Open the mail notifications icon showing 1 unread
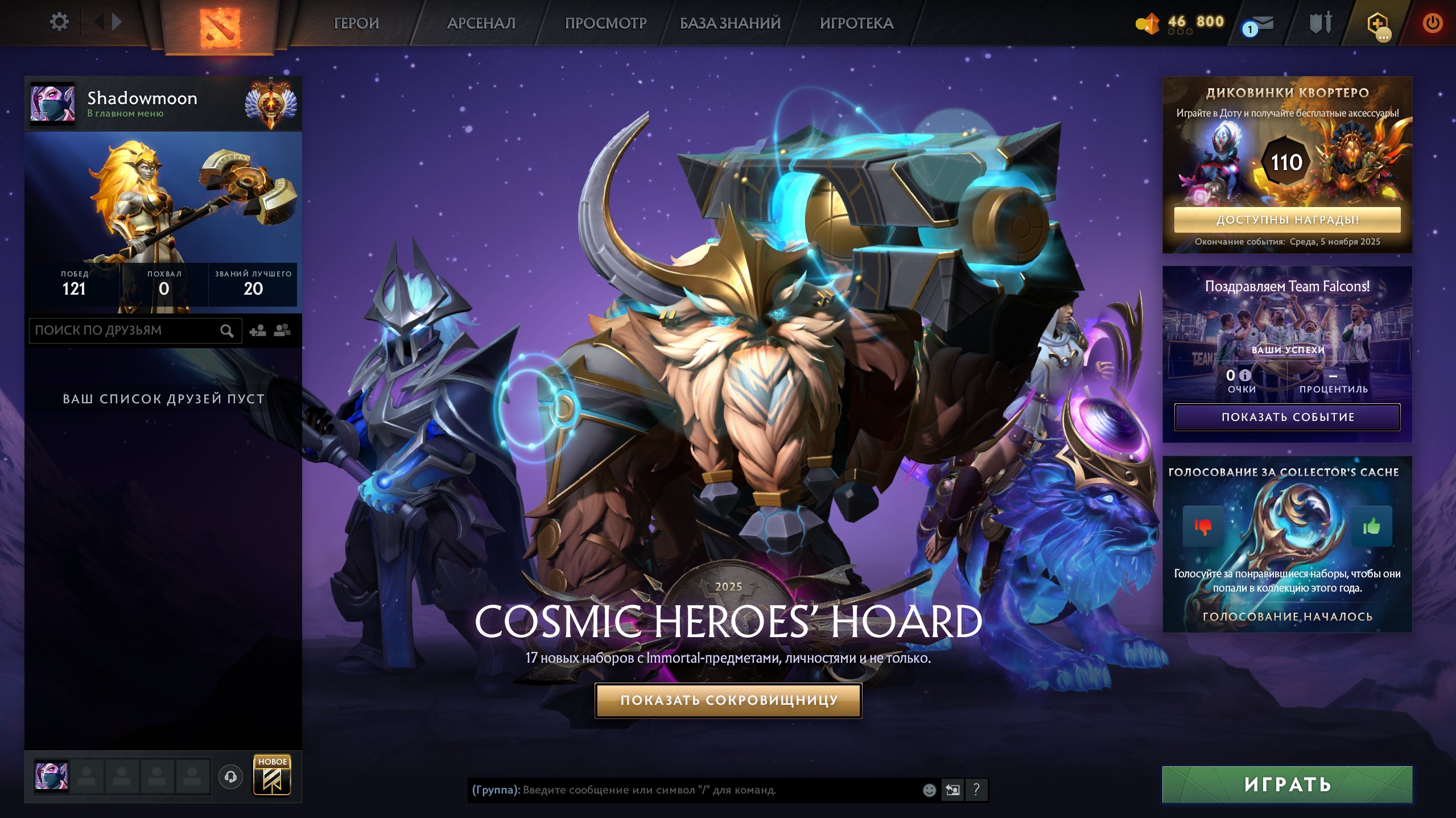The image size is (1456, 818). 1264,23
